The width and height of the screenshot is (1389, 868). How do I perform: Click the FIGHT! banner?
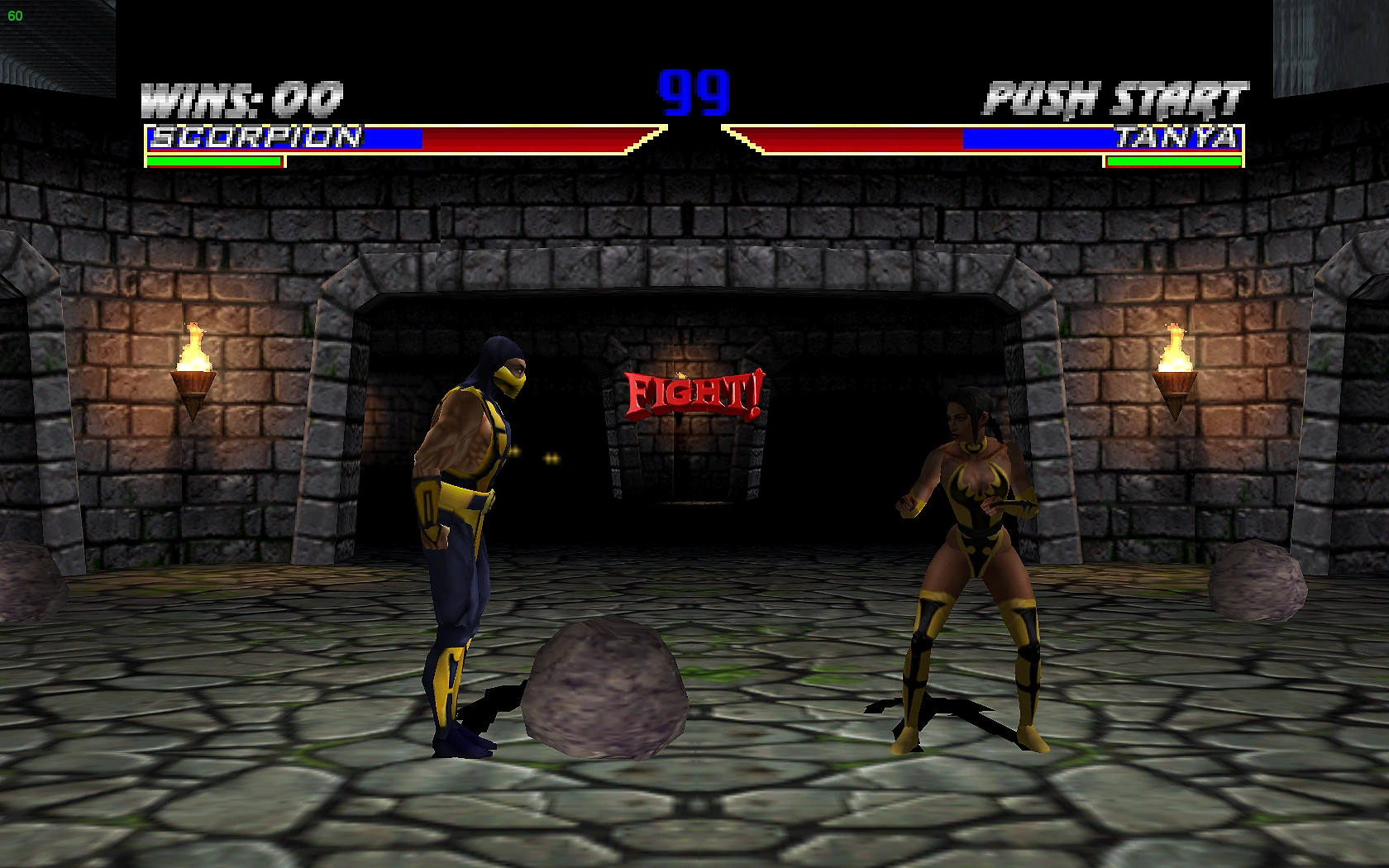pyautogui.click(x=693, y=395)
